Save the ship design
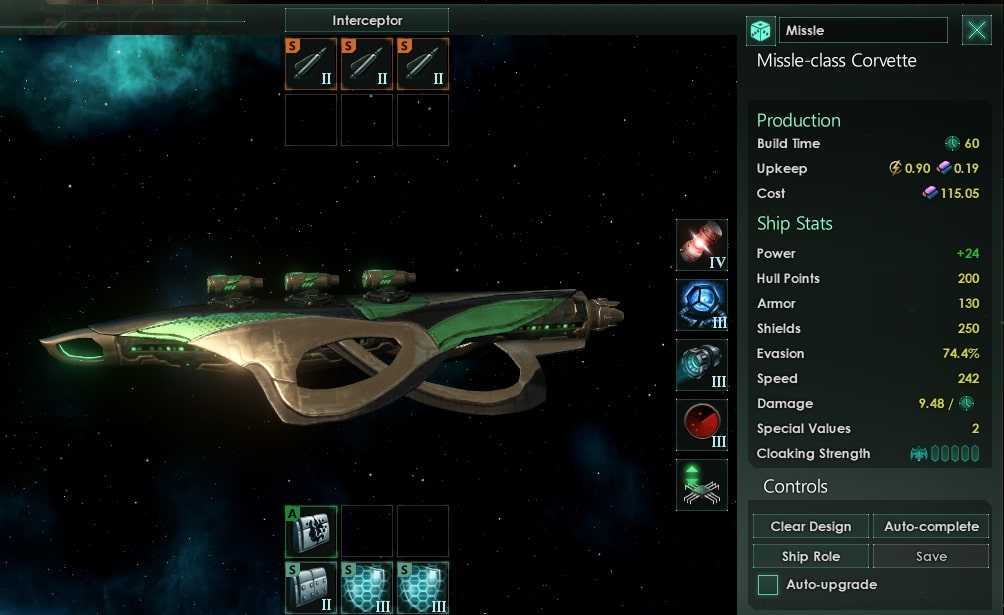This screenshot has width=1004, height=615. tap(931, 556)
